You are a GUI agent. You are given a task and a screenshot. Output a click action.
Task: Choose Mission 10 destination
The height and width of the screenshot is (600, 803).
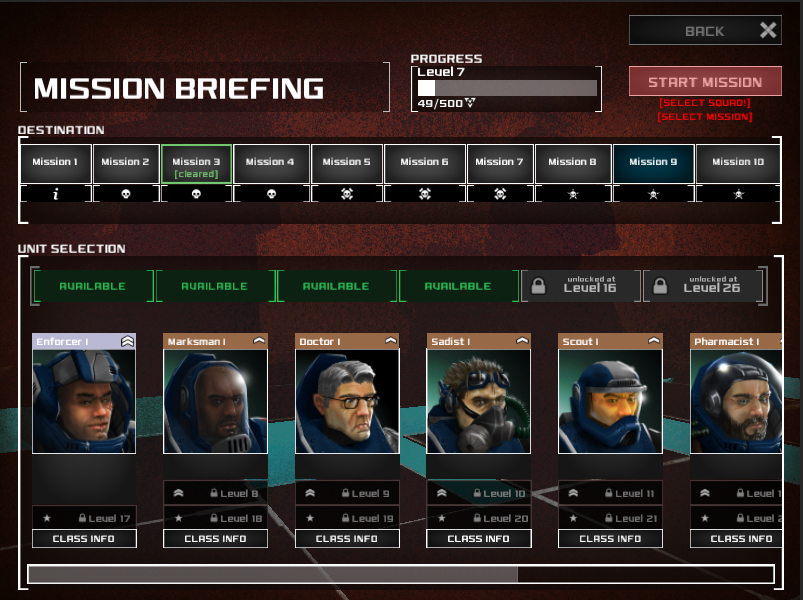(737, 163)
